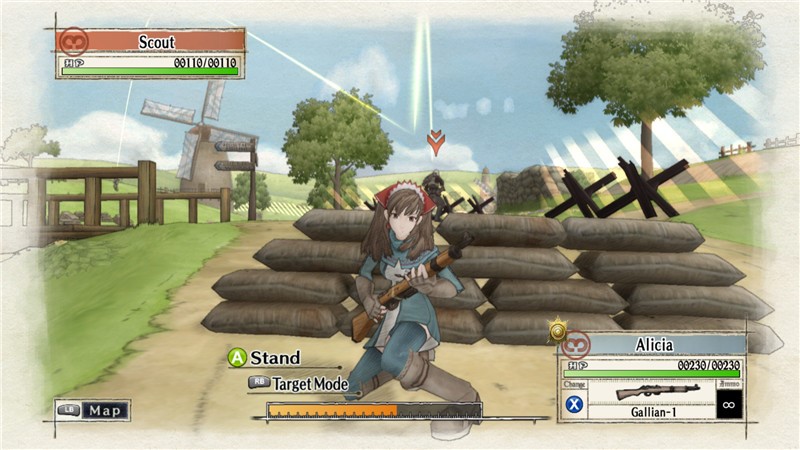Open the Map button
This screenshot has height=450, width=800.
tap(92, 410)
